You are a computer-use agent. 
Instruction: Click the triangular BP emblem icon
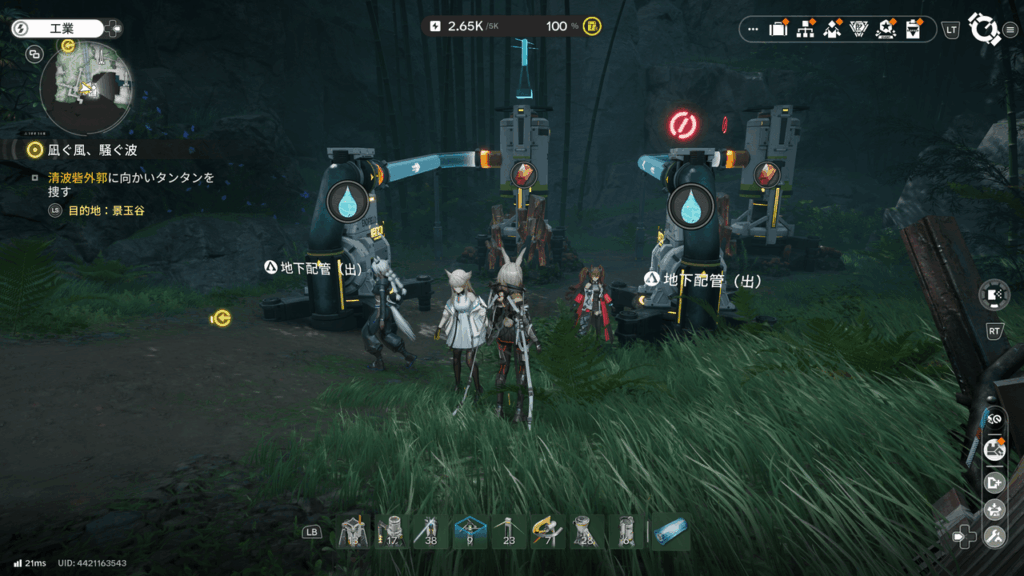pos(858,30)
